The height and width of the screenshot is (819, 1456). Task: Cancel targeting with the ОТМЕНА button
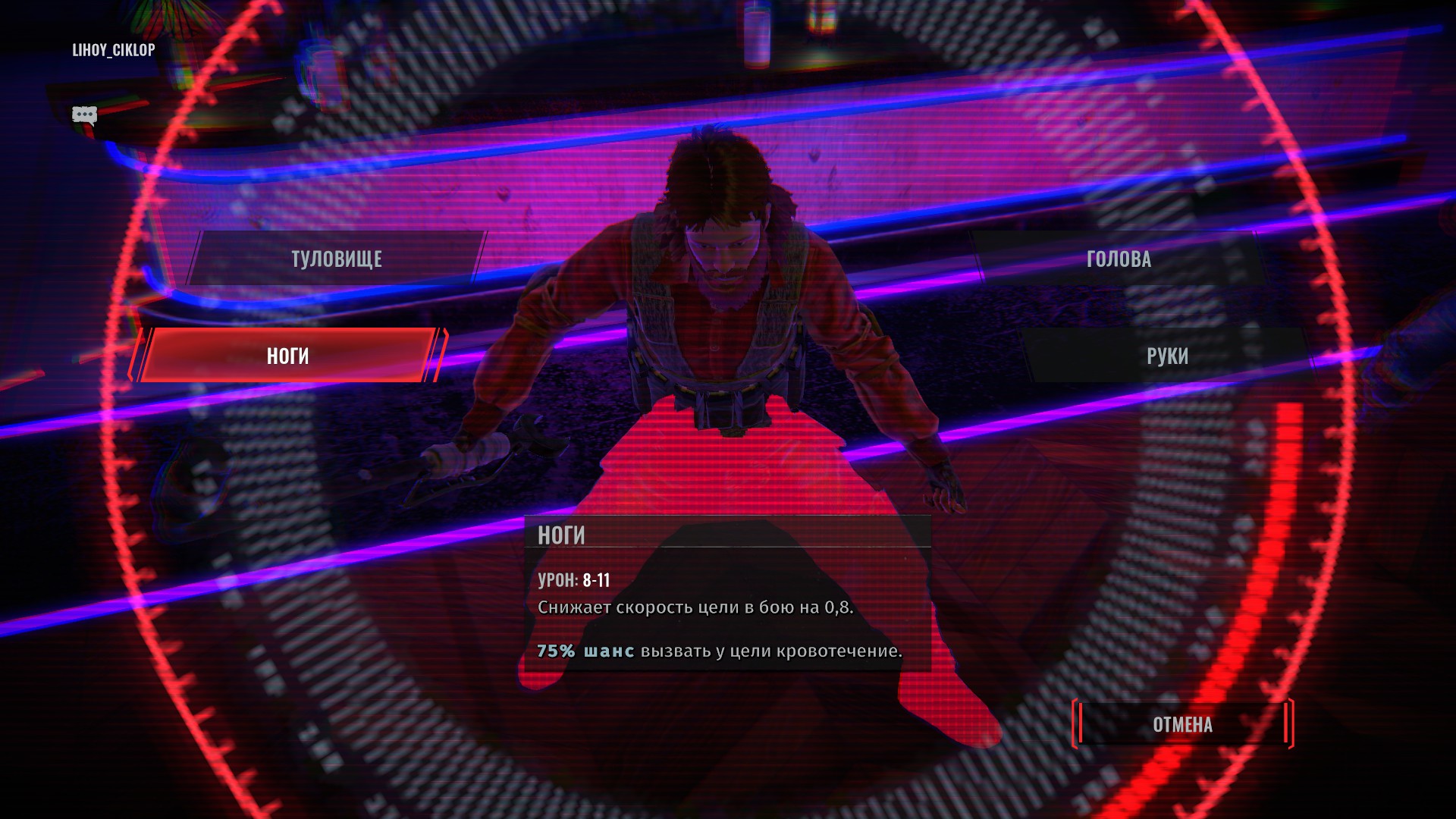[x=1182, y=724]
